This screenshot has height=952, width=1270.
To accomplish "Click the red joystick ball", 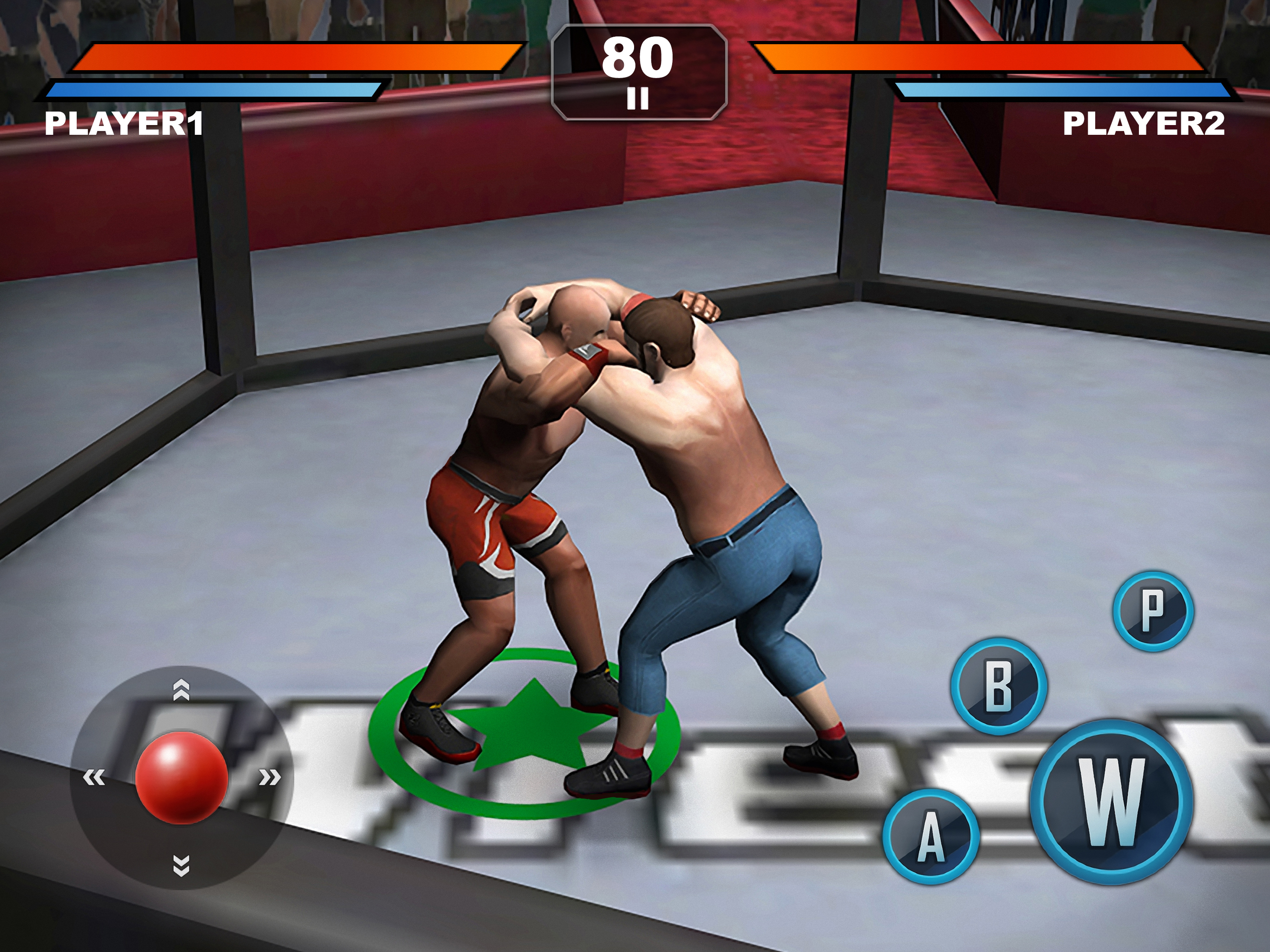I will click(x=181, y=777).
